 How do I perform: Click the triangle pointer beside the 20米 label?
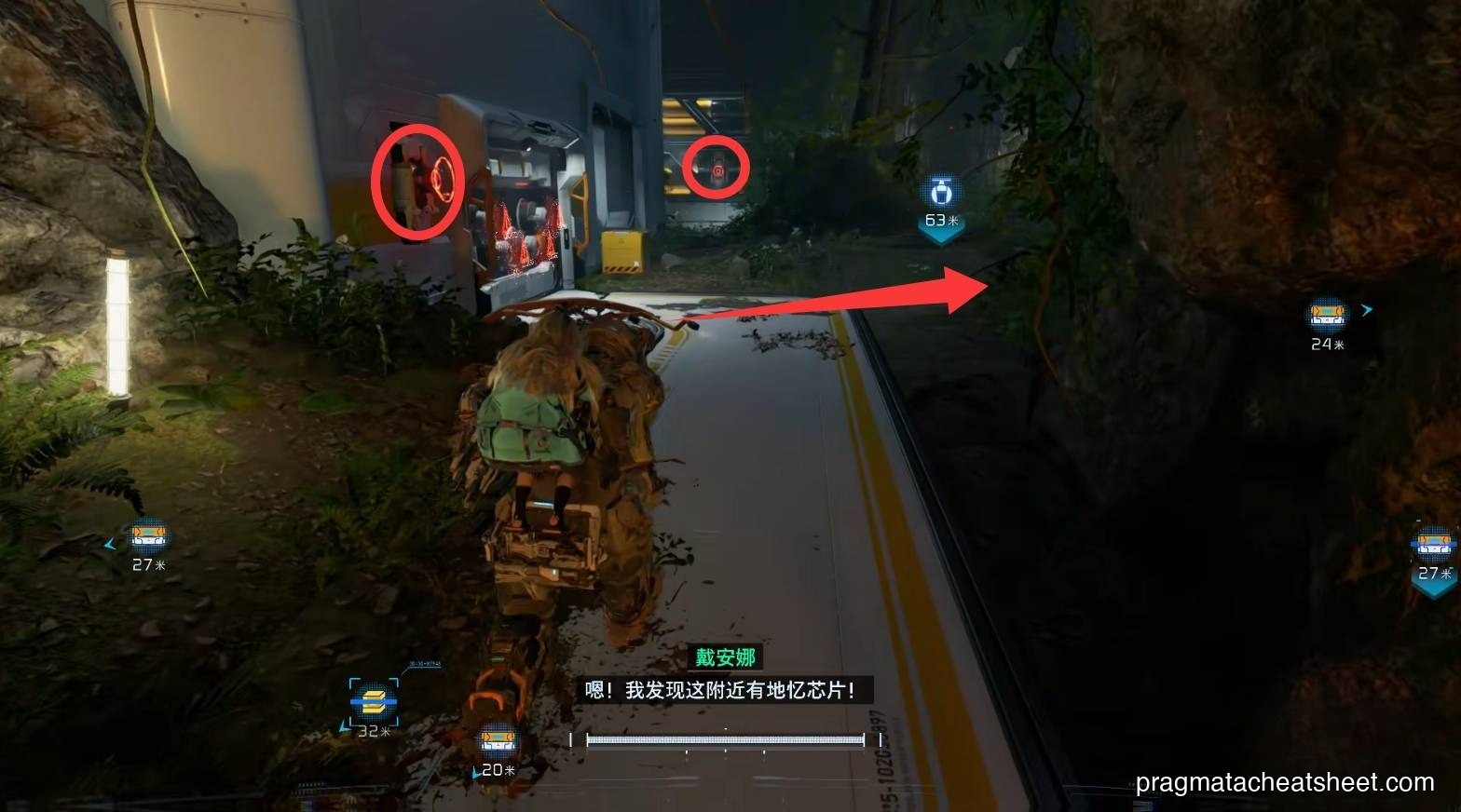point(476,771)
